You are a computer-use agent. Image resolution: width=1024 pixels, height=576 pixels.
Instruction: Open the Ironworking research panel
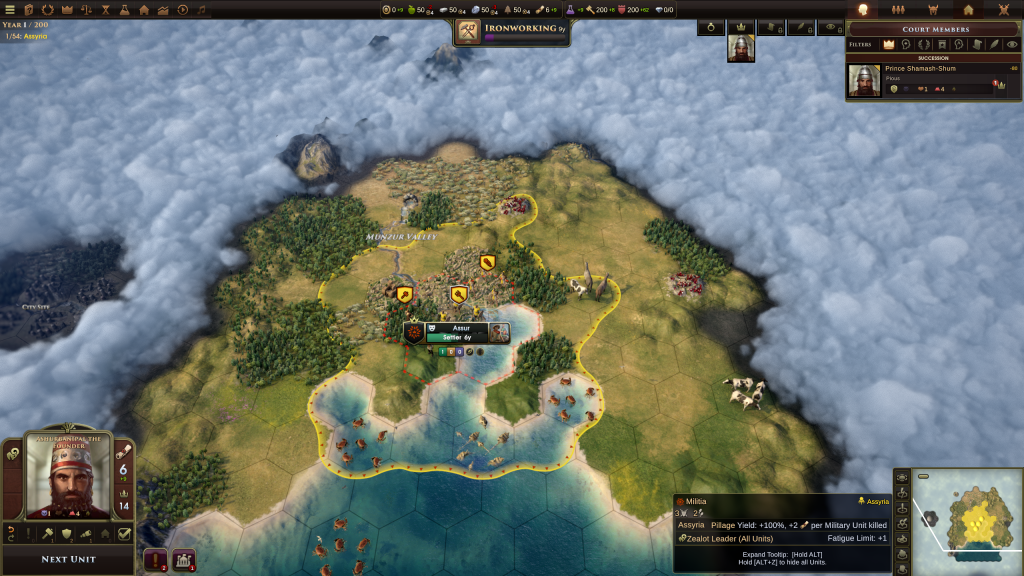click(511, 32)
